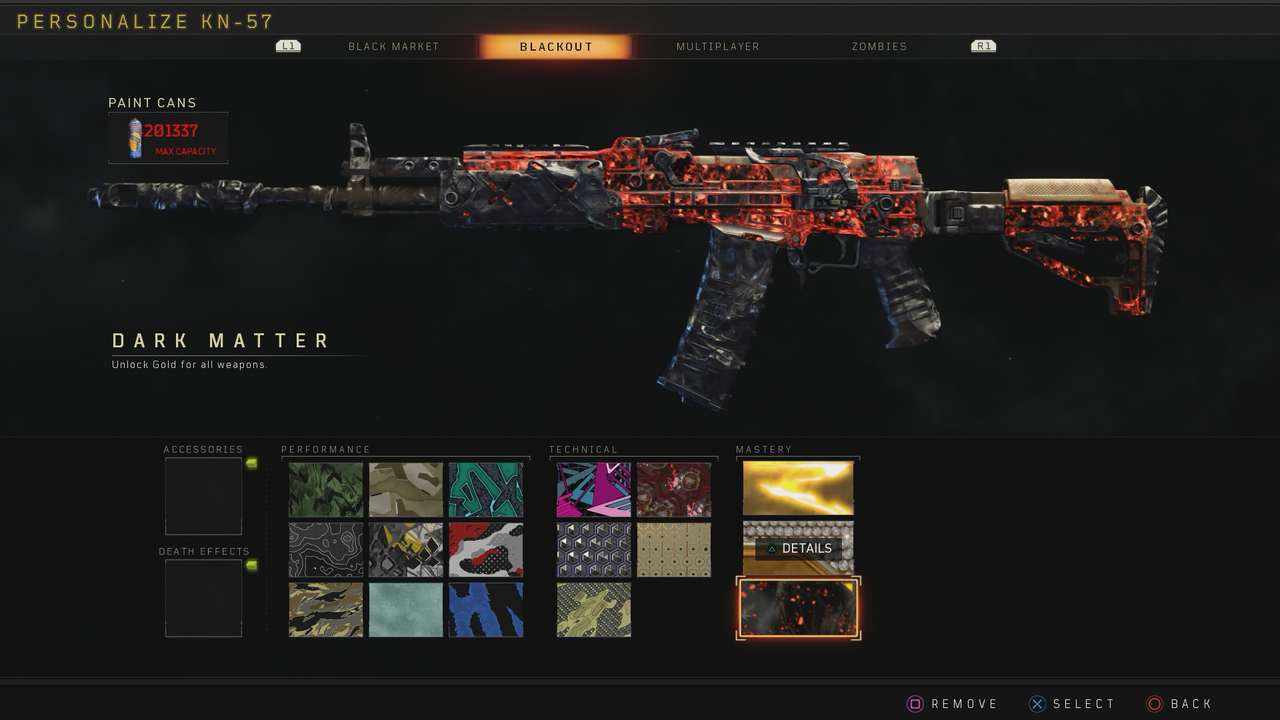Apply the red, white and black camo
Screen dimensions: 1280x720
tap(486, 549)
